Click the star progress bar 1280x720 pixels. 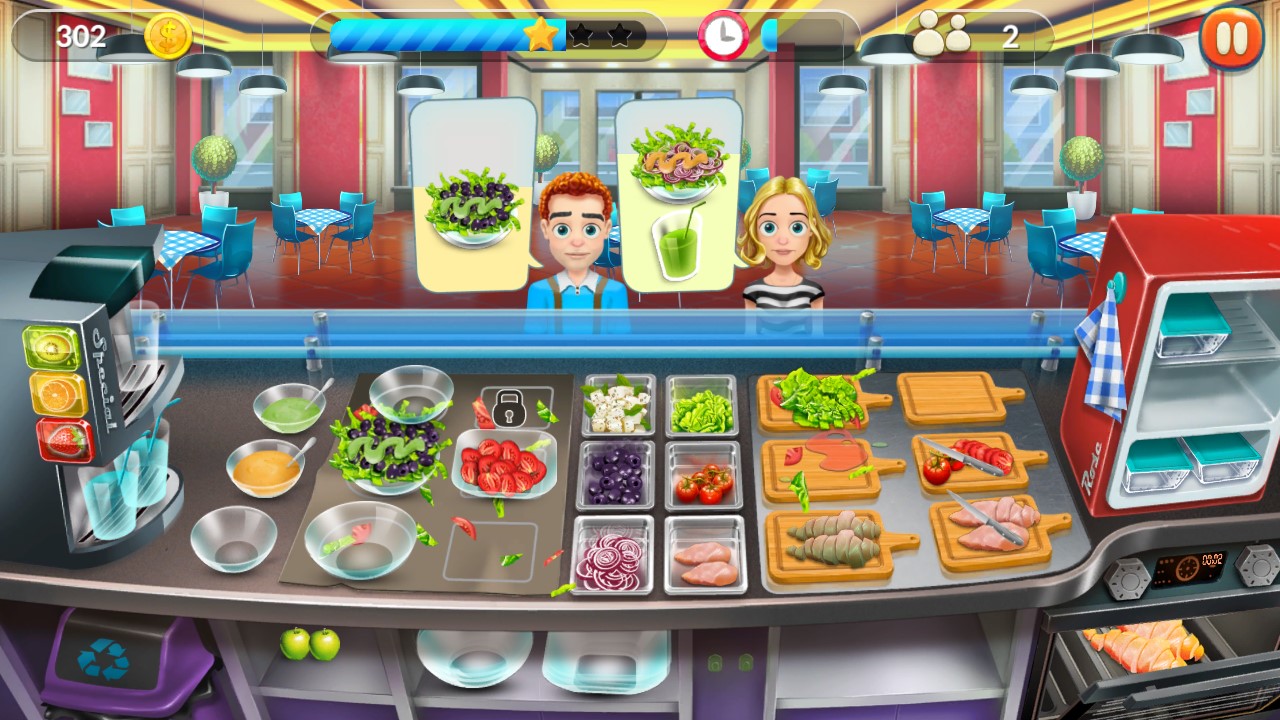(x=480, y=35)
